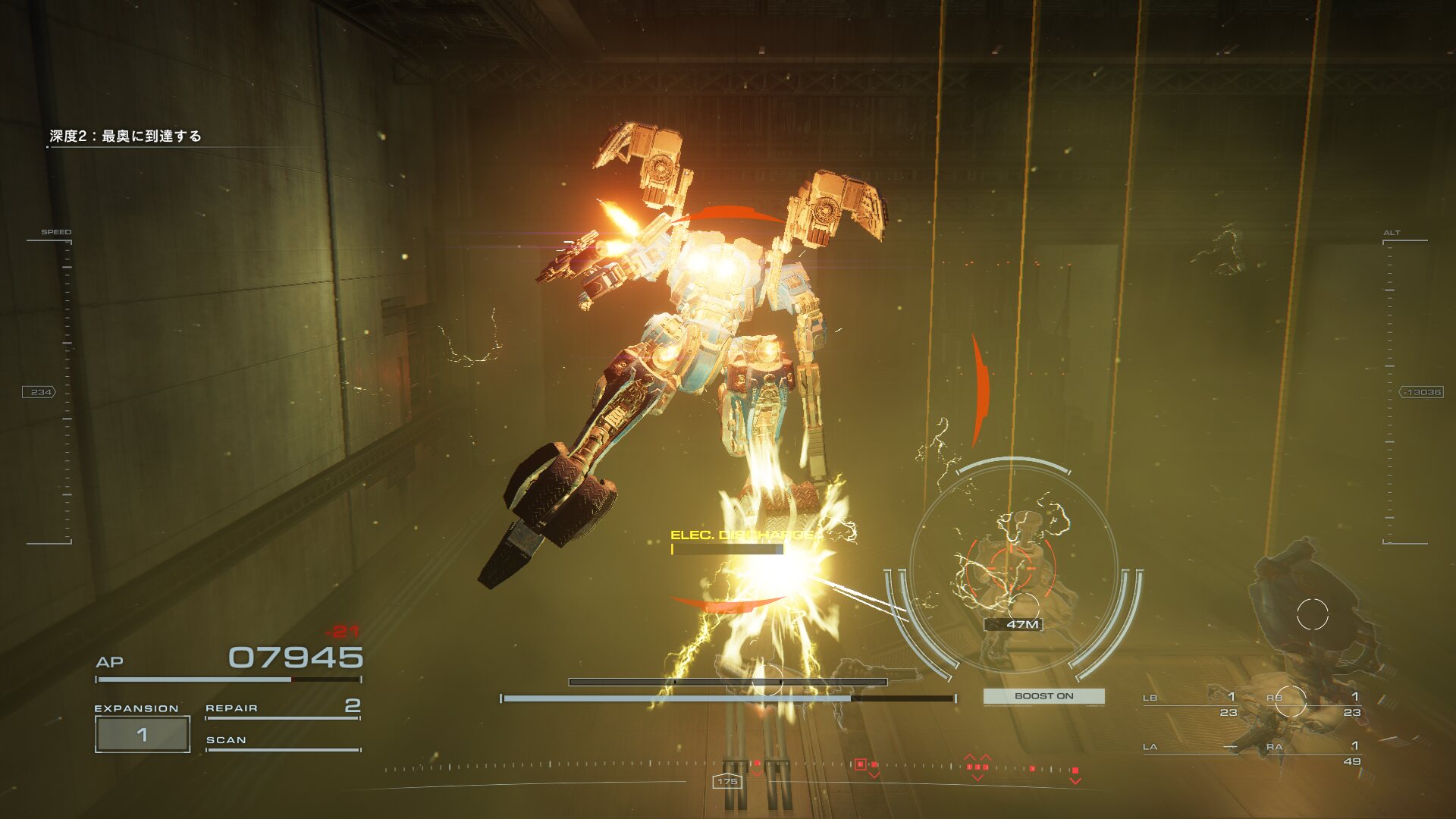Viewport: 1456px width, 819px height.
Task: Select the LB shoulder weapon slot
Action: pyautogui.click(x=1191, y=704)
